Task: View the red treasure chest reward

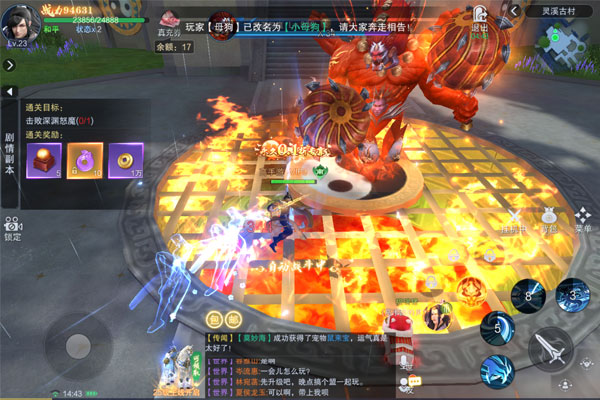Action: point(44,158)
